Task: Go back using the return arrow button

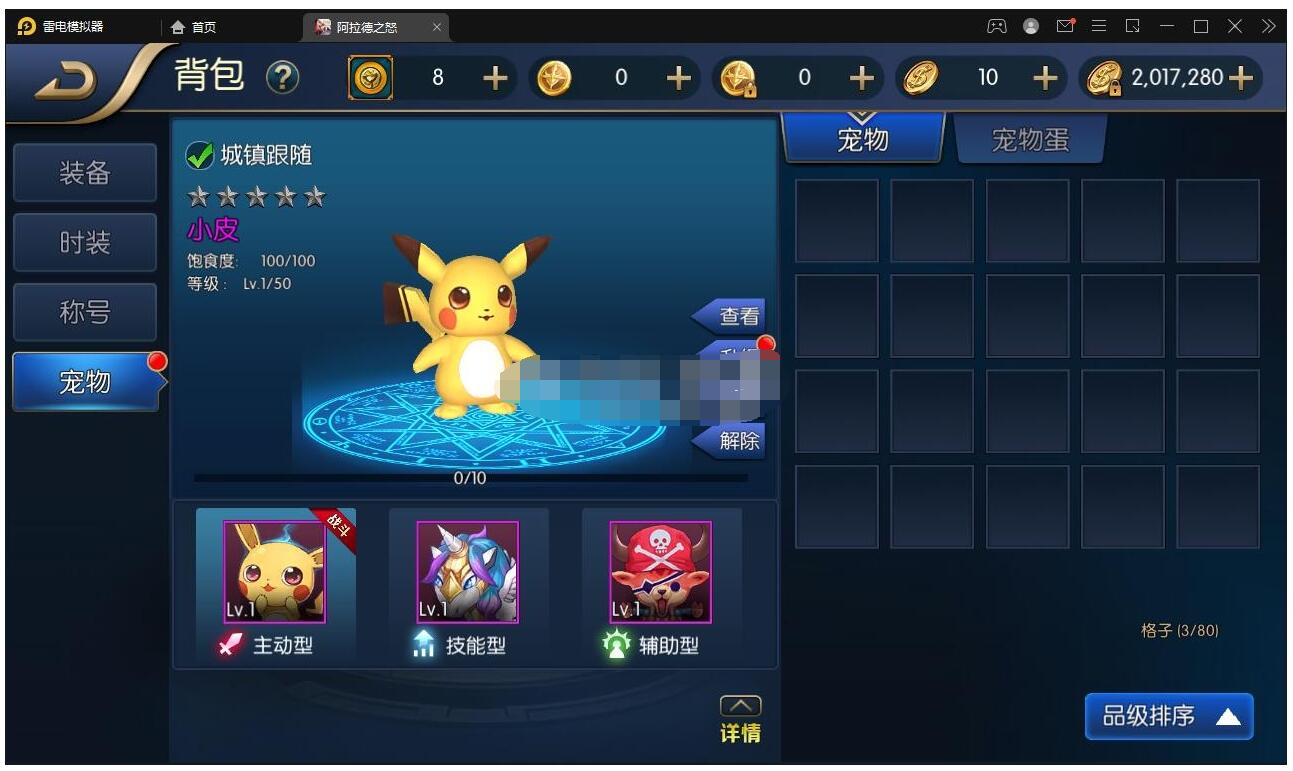Action: tap(70, 84)
